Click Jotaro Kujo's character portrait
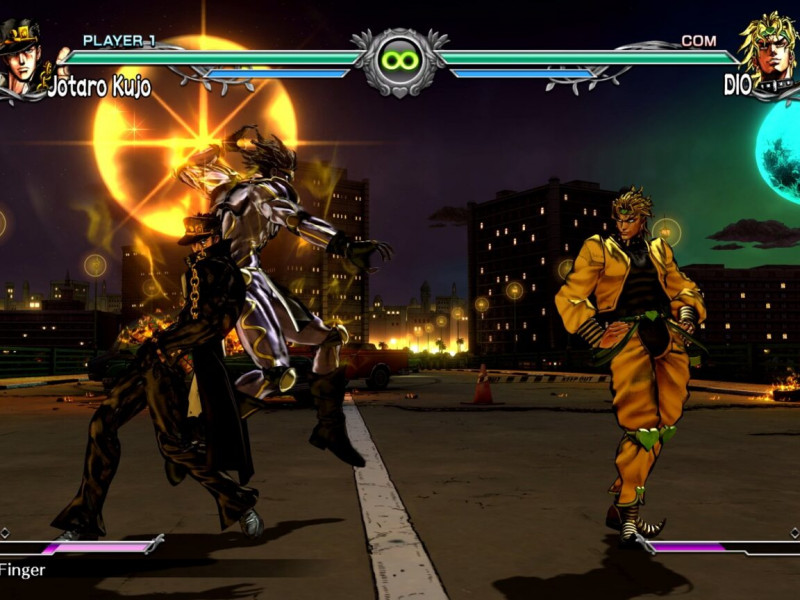Image resolution: width=800 pixels, height=600 pixels. pyautogui.click(x=24, y=54)
